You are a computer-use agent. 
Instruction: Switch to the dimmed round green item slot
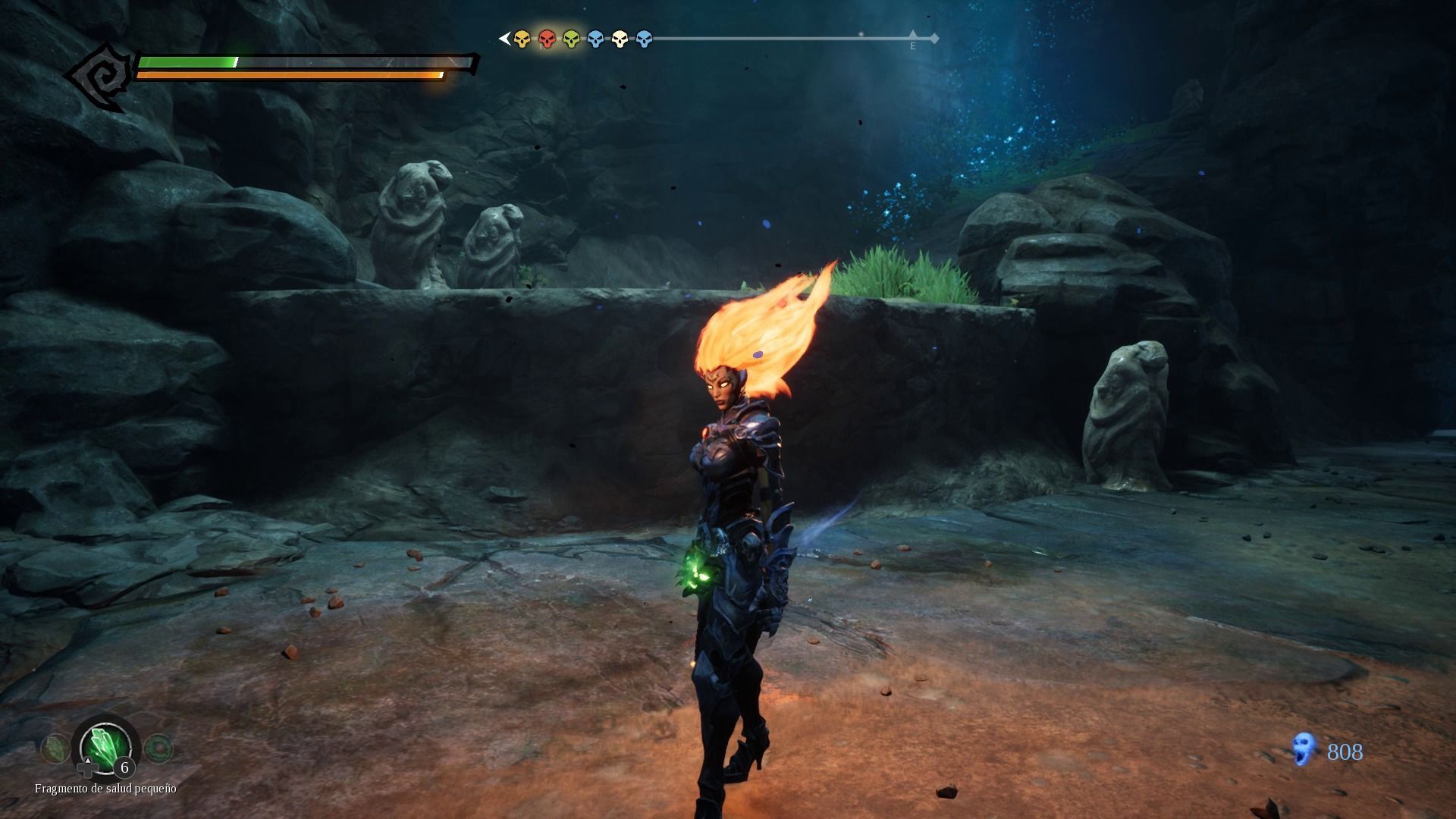click(x=158, y=749)
